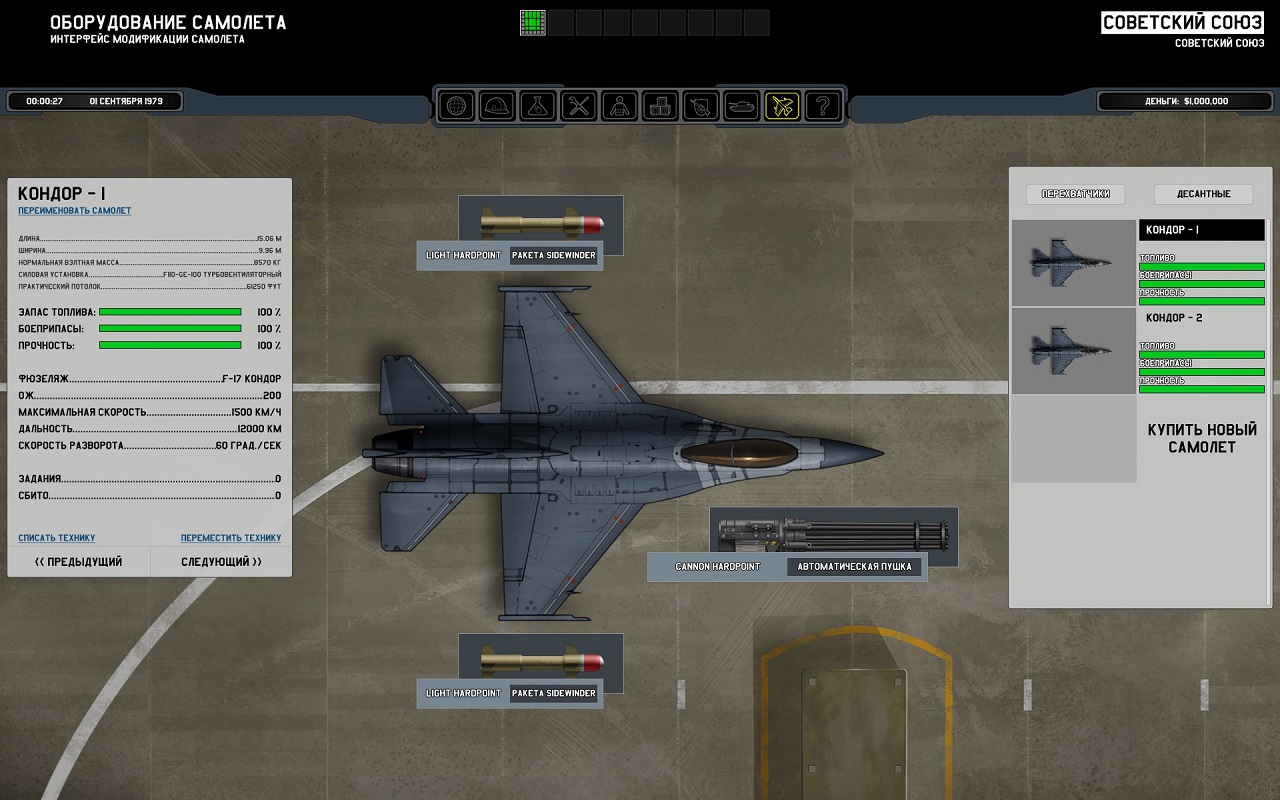Go to the Предыдущий aircraft
The image size is (1280, 800).
(79, 562)
